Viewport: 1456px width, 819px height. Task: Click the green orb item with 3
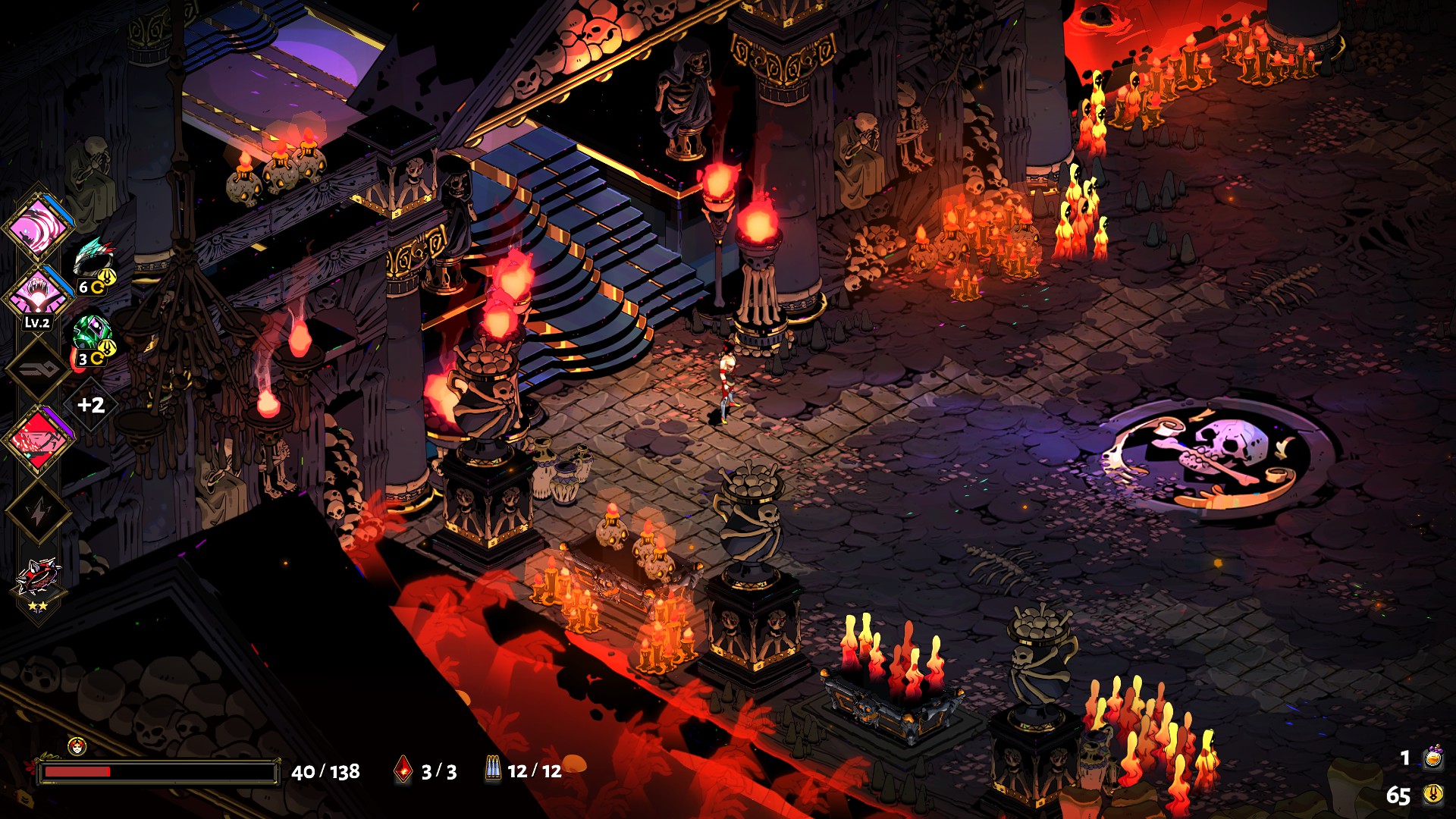click(x=93, y=334)
